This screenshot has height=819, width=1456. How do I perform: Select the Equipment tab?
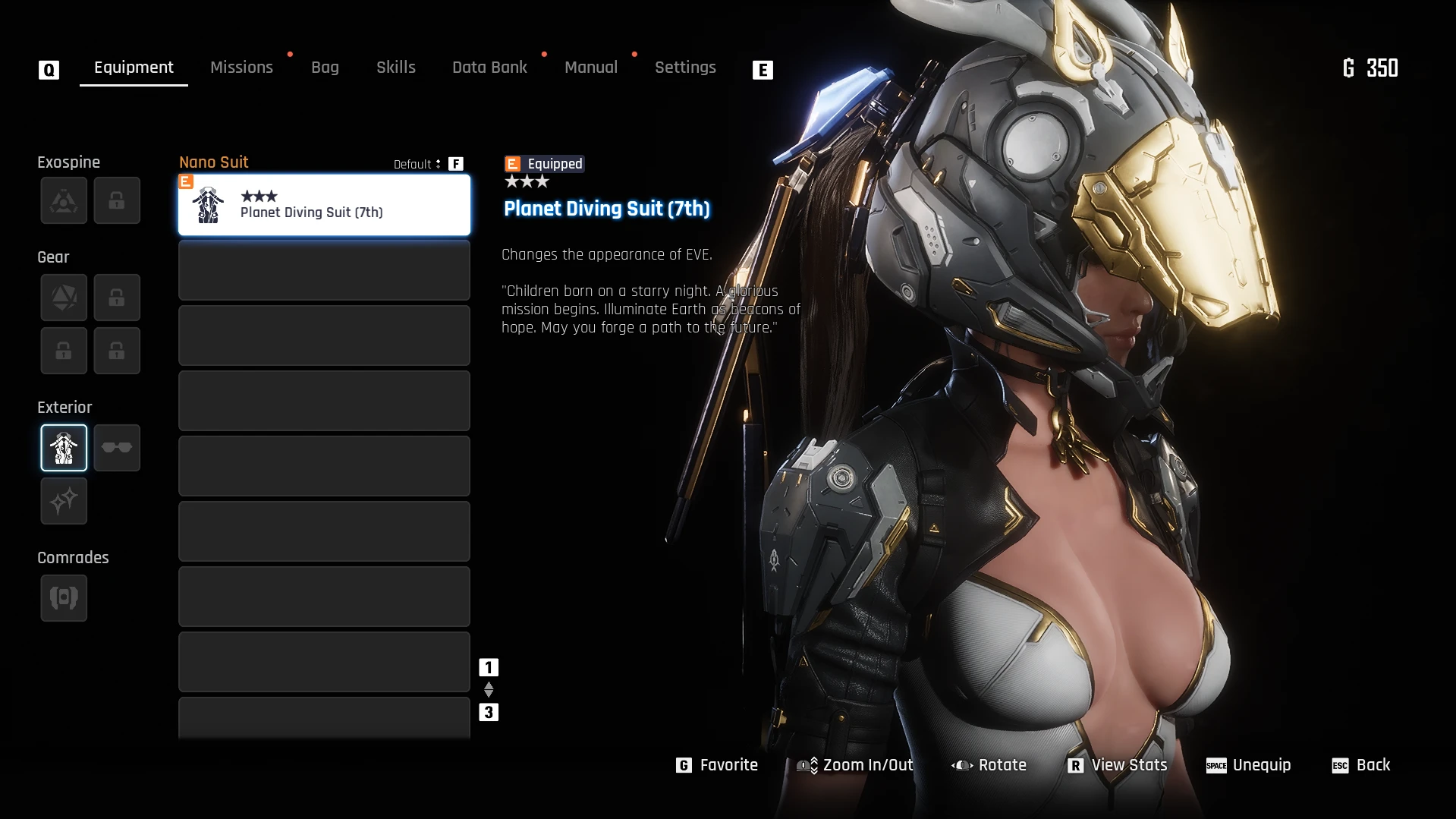(x=134, y=68)
